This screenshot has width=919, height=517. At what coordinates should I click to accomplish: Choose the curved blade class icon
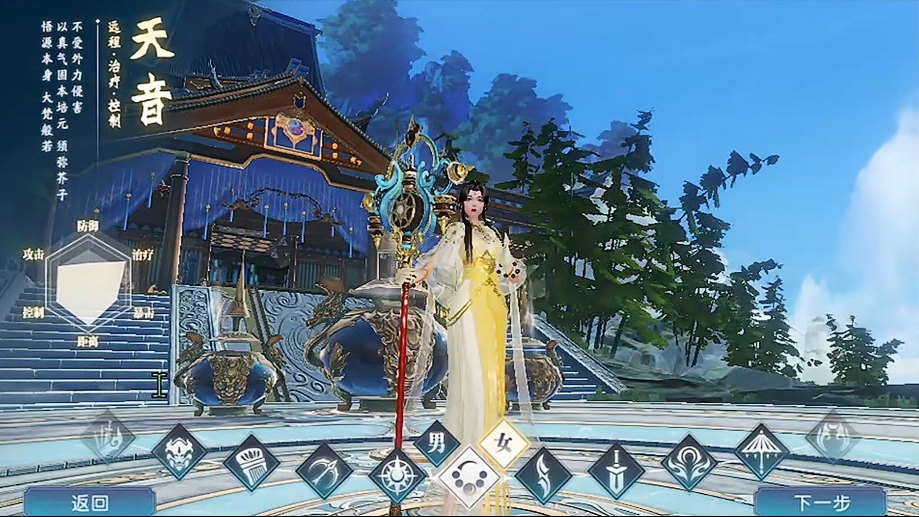(x=543, y=474)
